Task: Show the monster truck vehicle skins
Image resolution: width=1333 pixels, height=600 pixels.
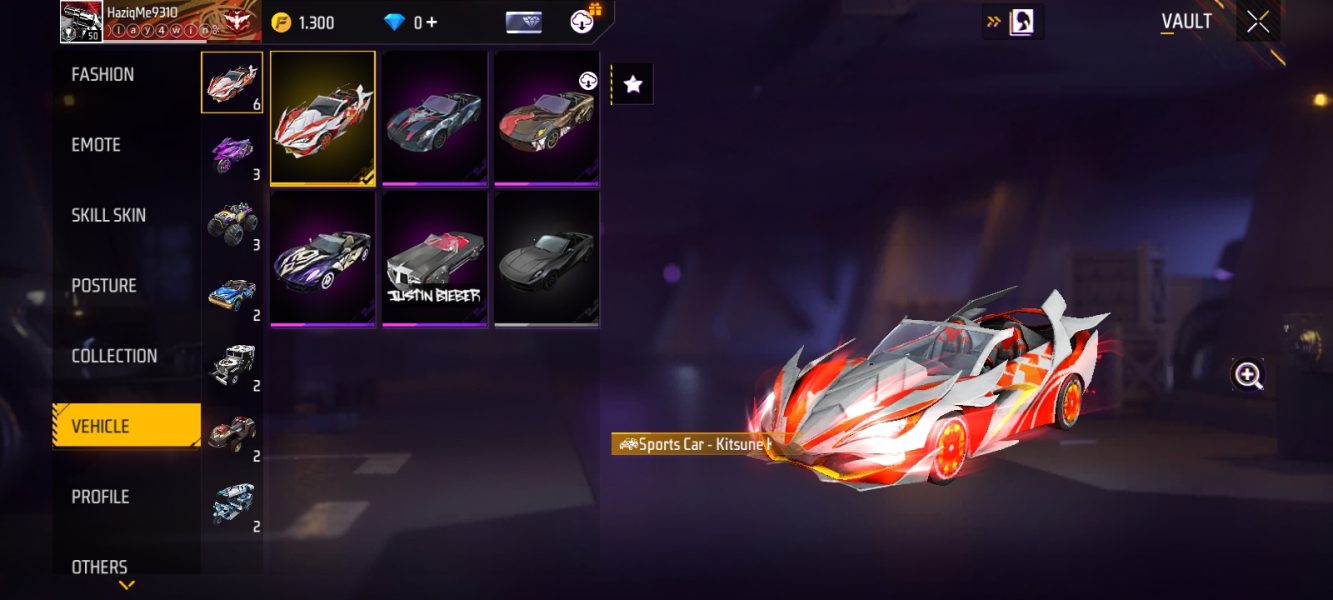Action: (232, 222)
